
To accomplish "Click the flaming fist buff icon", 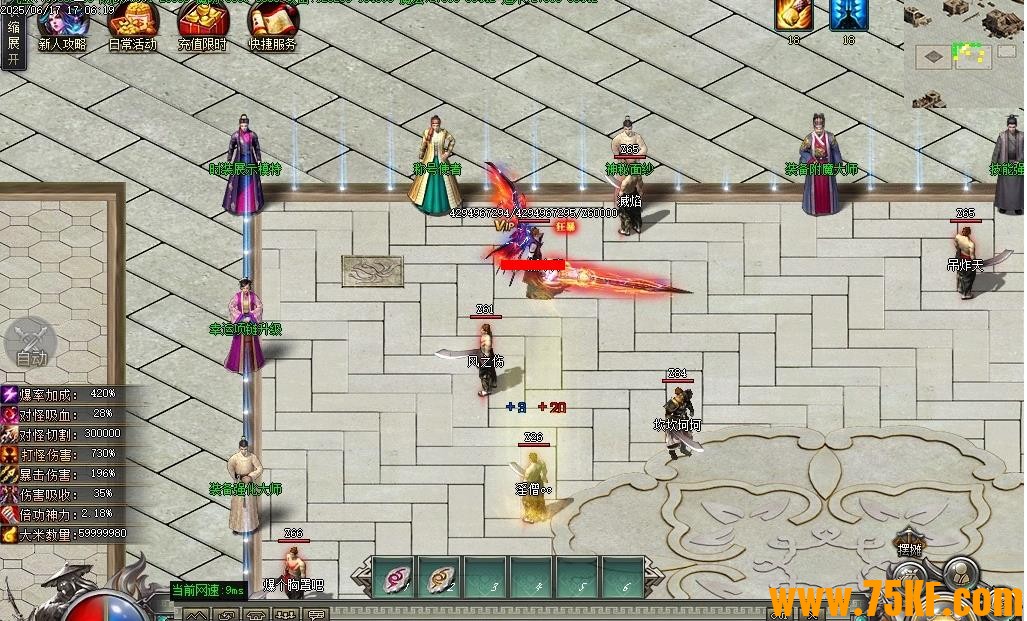I will click(793, 15).
